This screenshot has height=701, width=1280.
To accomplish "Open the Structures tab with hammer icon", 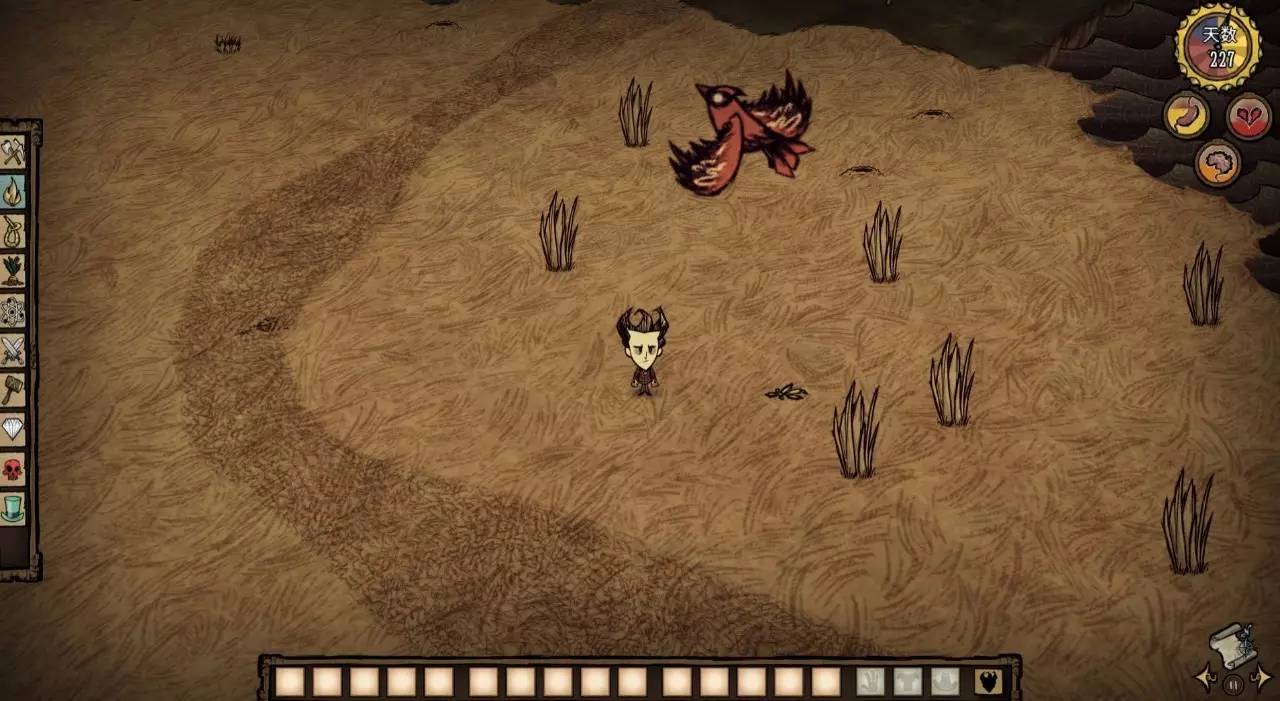I will tap(13, 389).
